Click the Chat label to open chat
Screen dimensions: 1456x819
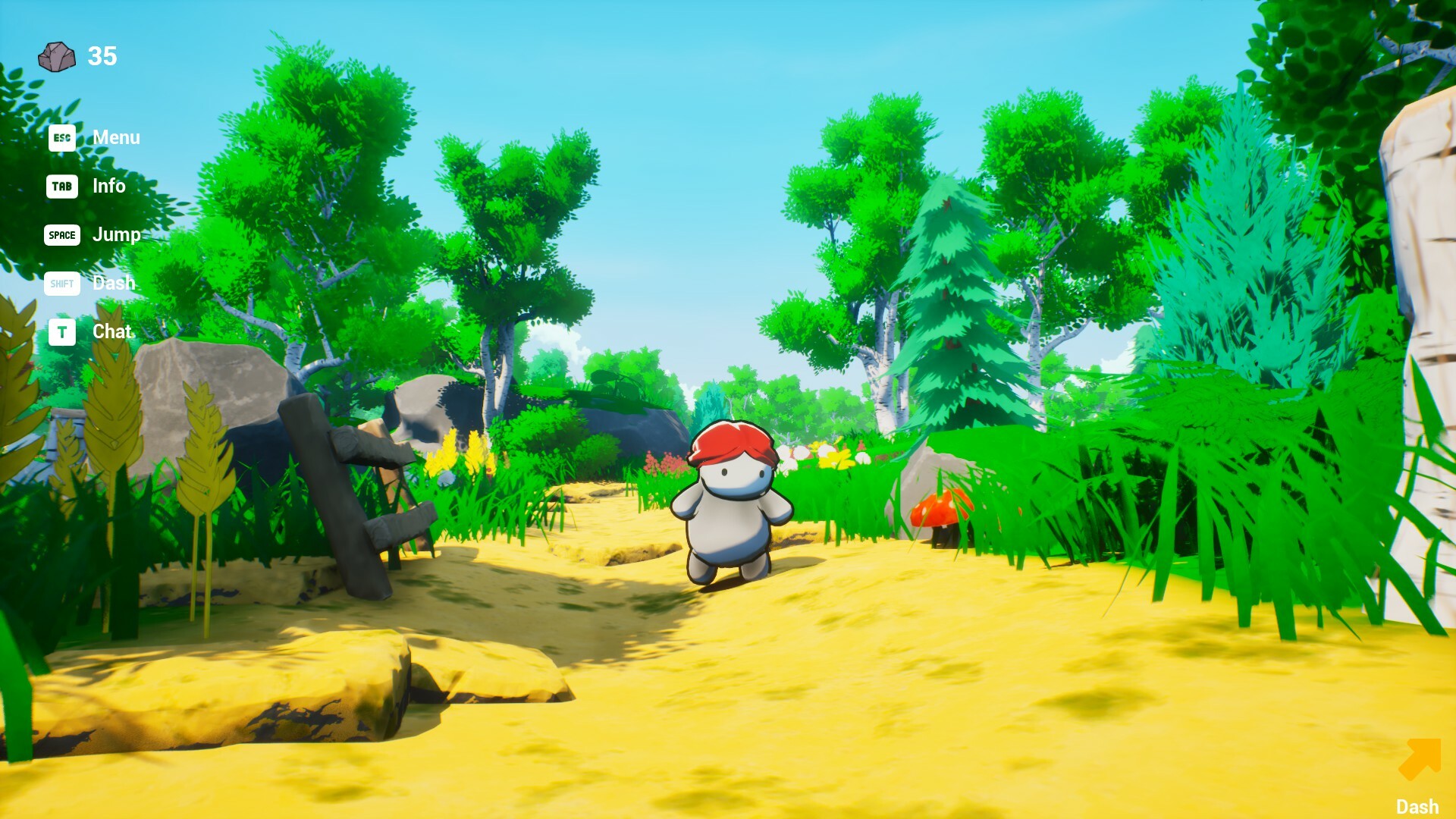point(111,331)
